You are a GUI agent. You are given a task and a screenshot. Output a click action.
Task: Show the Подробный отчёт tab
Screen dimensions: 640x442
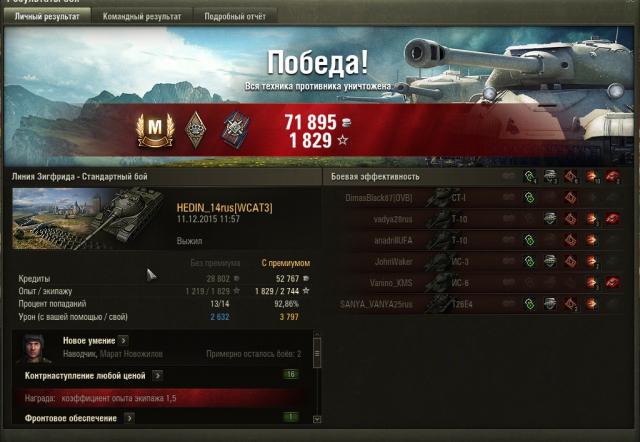tap(235, 17)
